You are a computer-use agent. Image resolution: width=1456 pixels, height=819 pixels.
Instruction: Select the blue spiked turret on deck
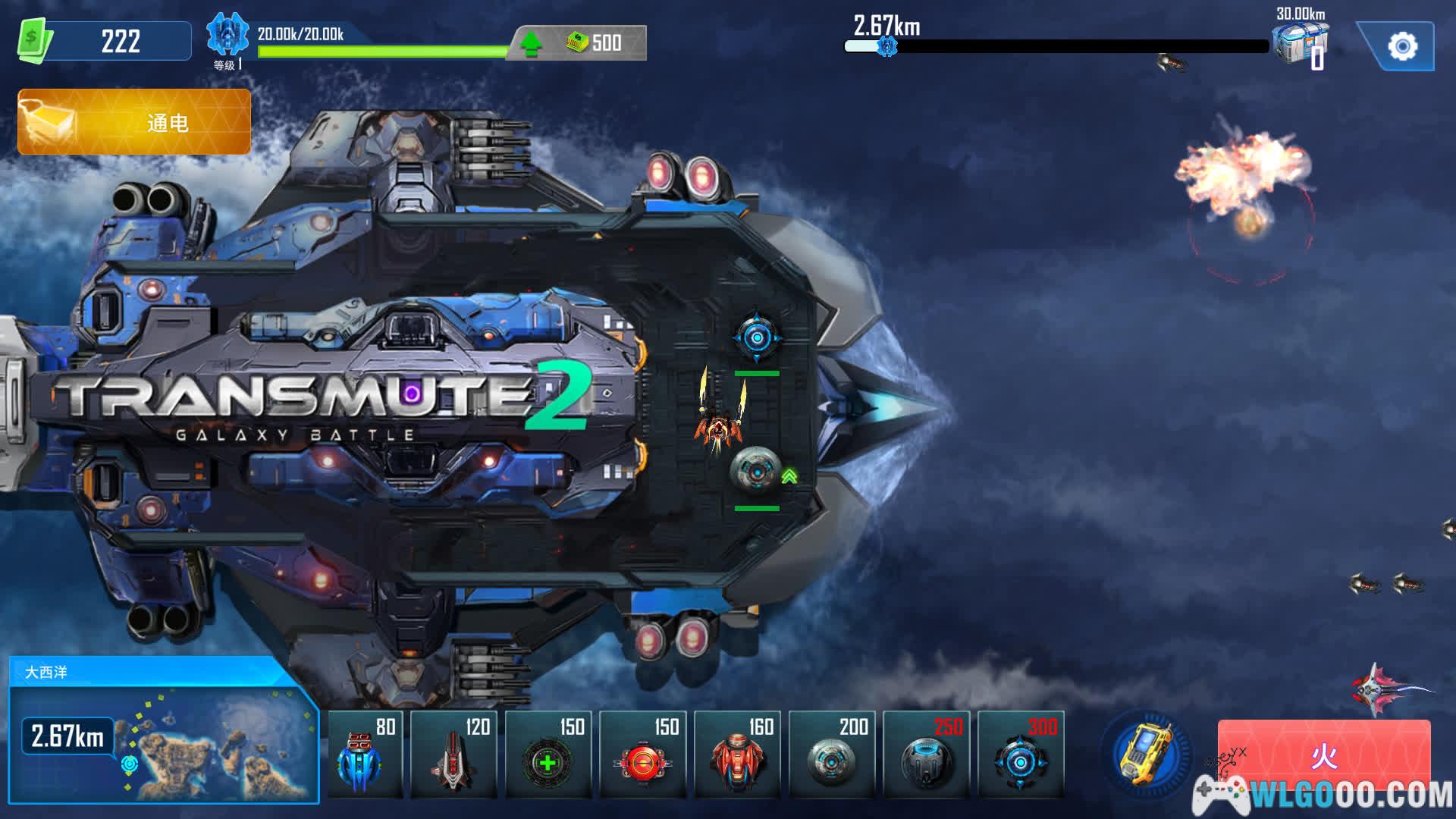(756, 337)
